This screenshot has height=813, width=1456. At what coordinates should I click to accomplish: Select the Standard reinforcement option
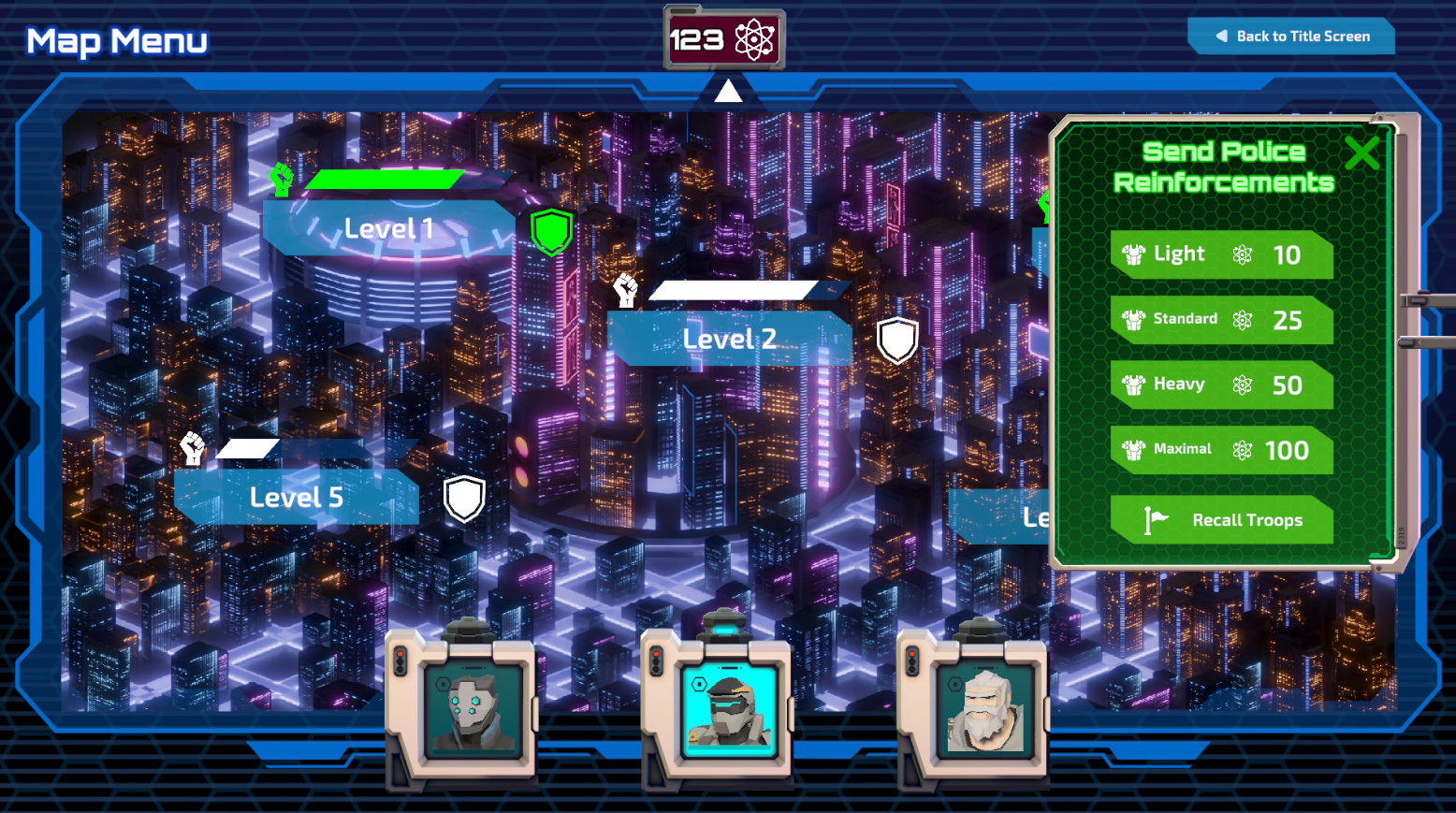click(x=1221, y=320)
